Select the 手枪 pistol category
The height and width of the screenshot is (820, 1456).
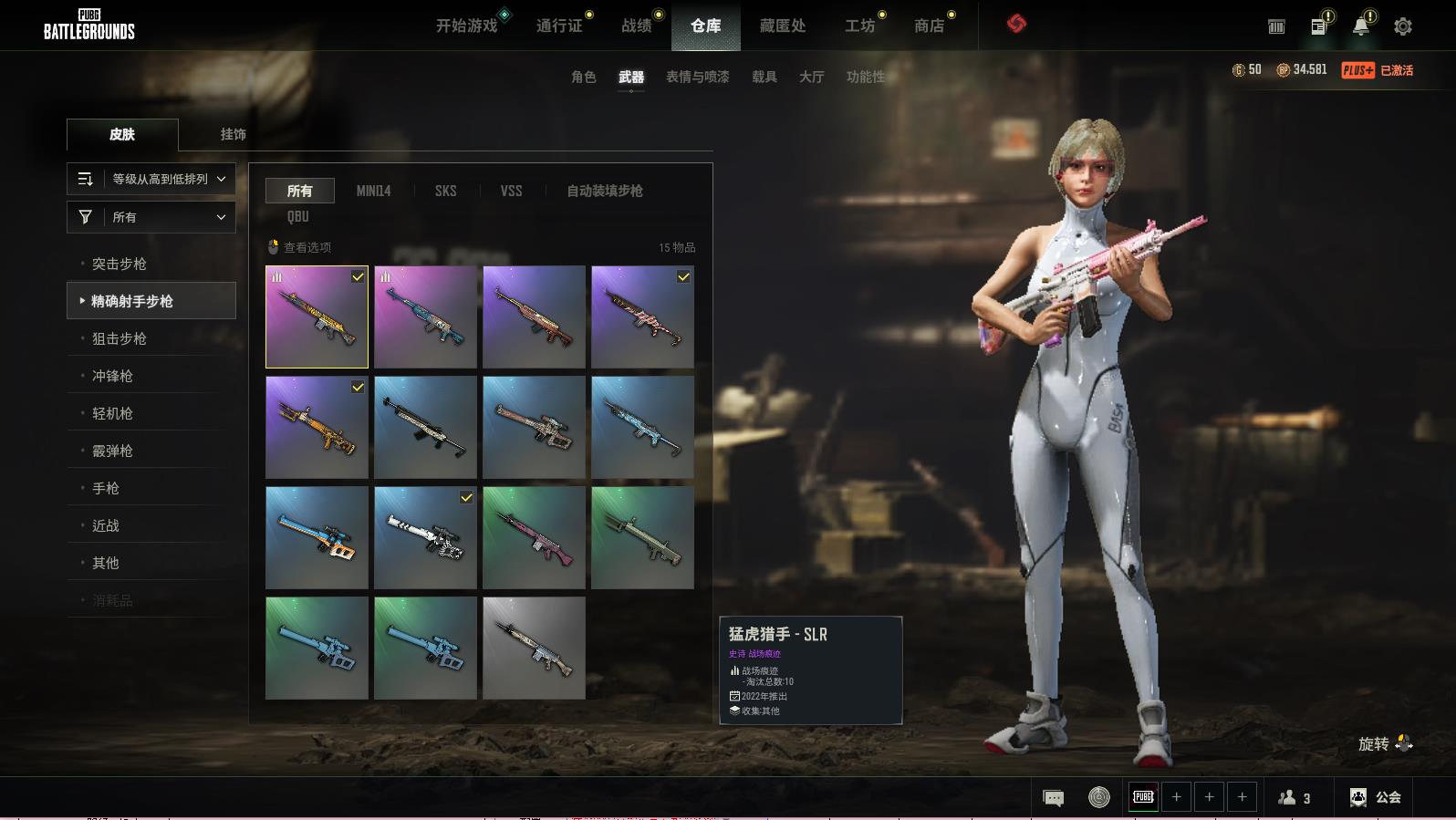tap(106, 488)
